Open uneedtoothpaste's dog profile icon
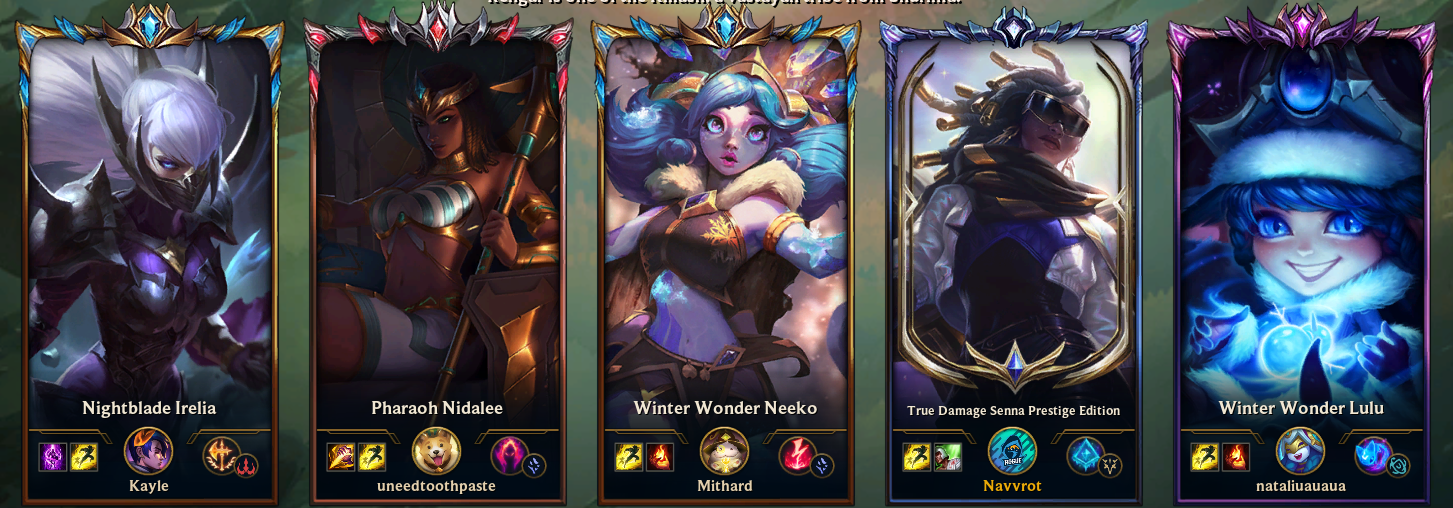 [437, 451]
